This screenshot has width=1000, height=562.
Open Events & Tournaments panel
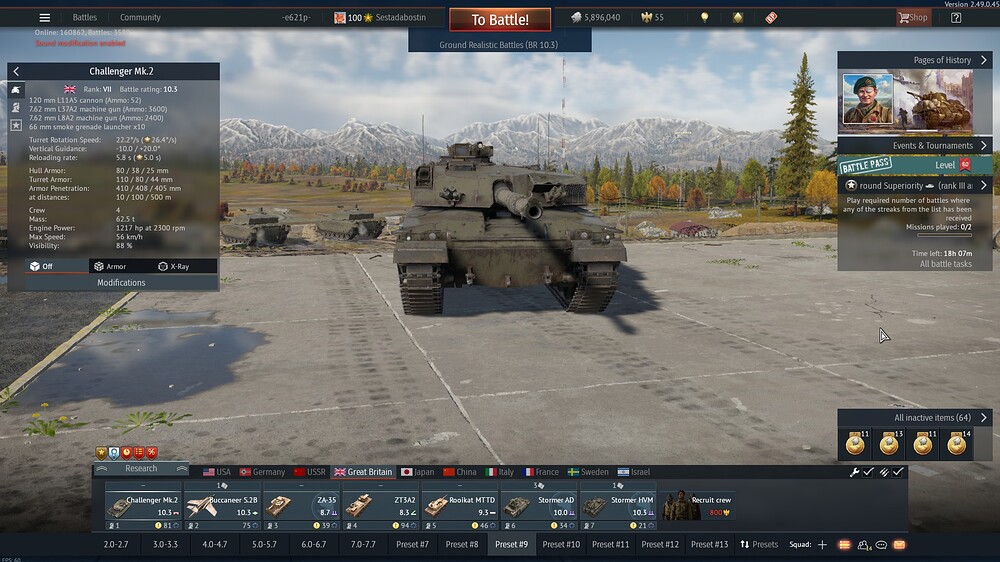click(913, 146)
